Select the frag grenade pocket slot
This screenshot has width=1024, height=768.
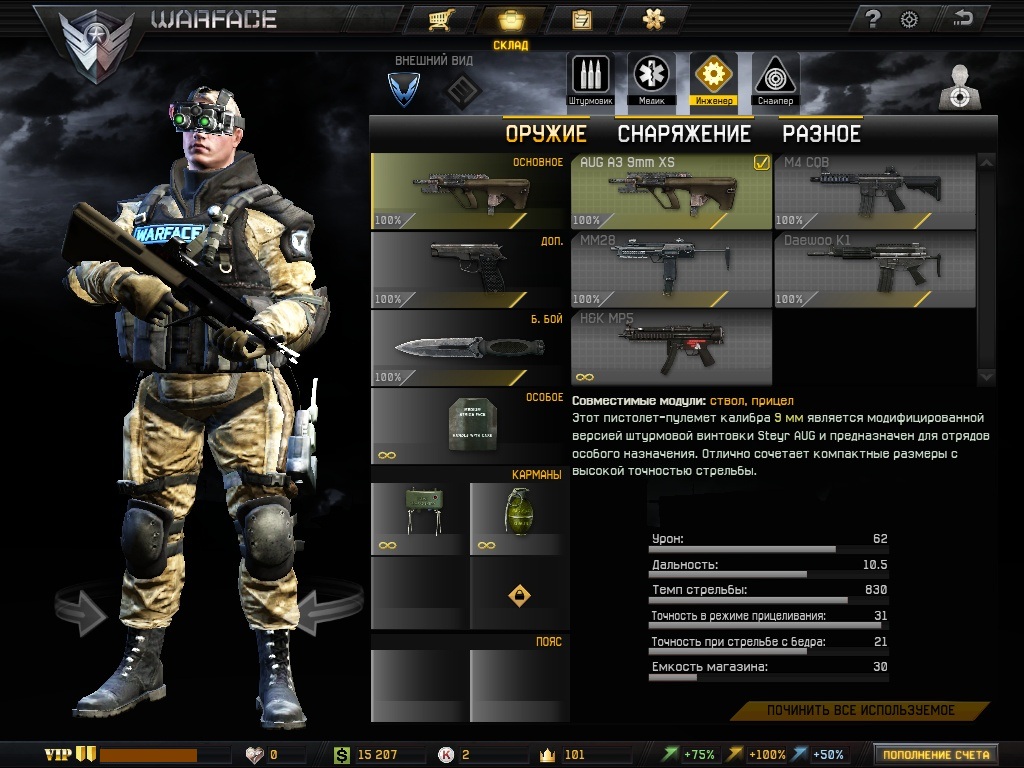(518, 518)
